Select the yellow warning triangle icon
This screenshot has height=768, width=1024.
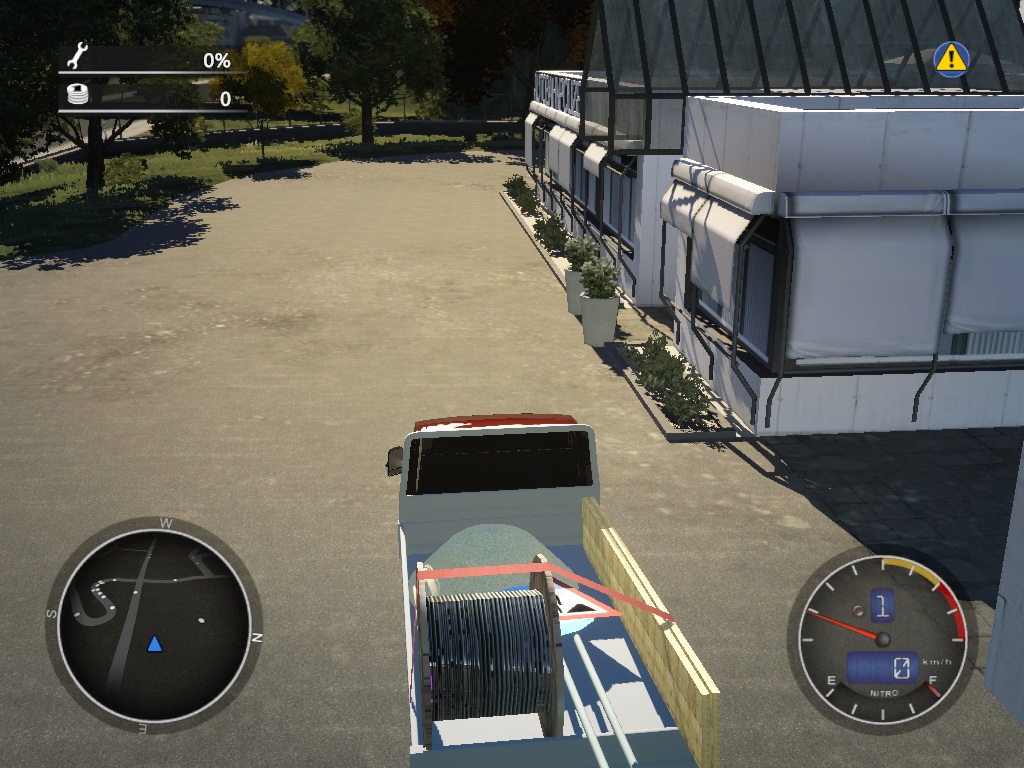click(x=951, y=59)
